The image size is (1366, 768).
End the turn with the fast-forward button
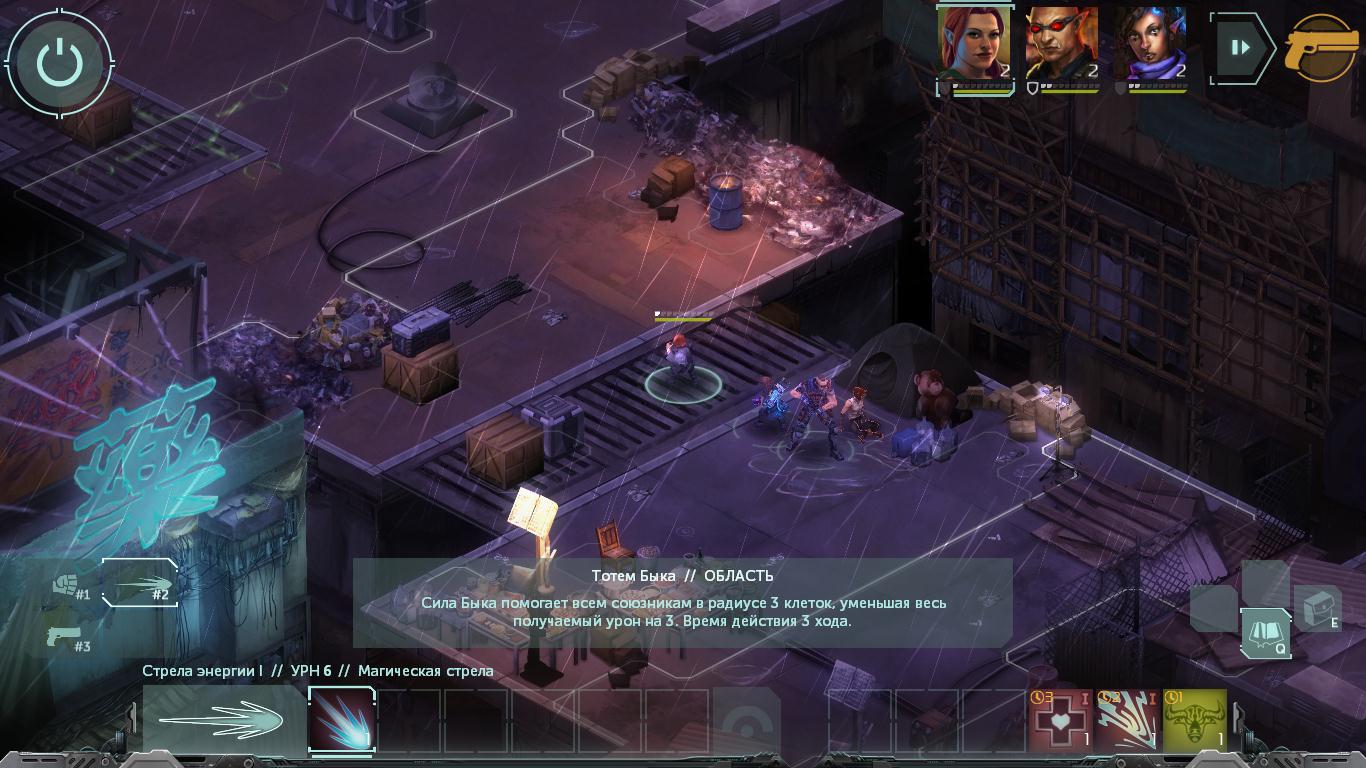[x=1241, y=47]
